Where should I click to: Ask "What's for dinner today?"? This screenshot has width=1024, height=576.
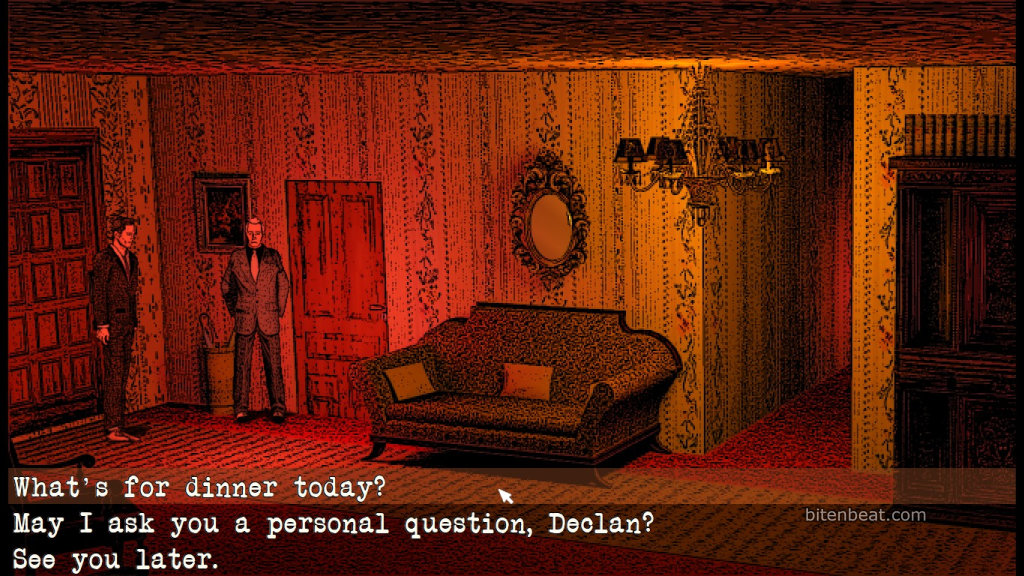(x=199, y=489)
